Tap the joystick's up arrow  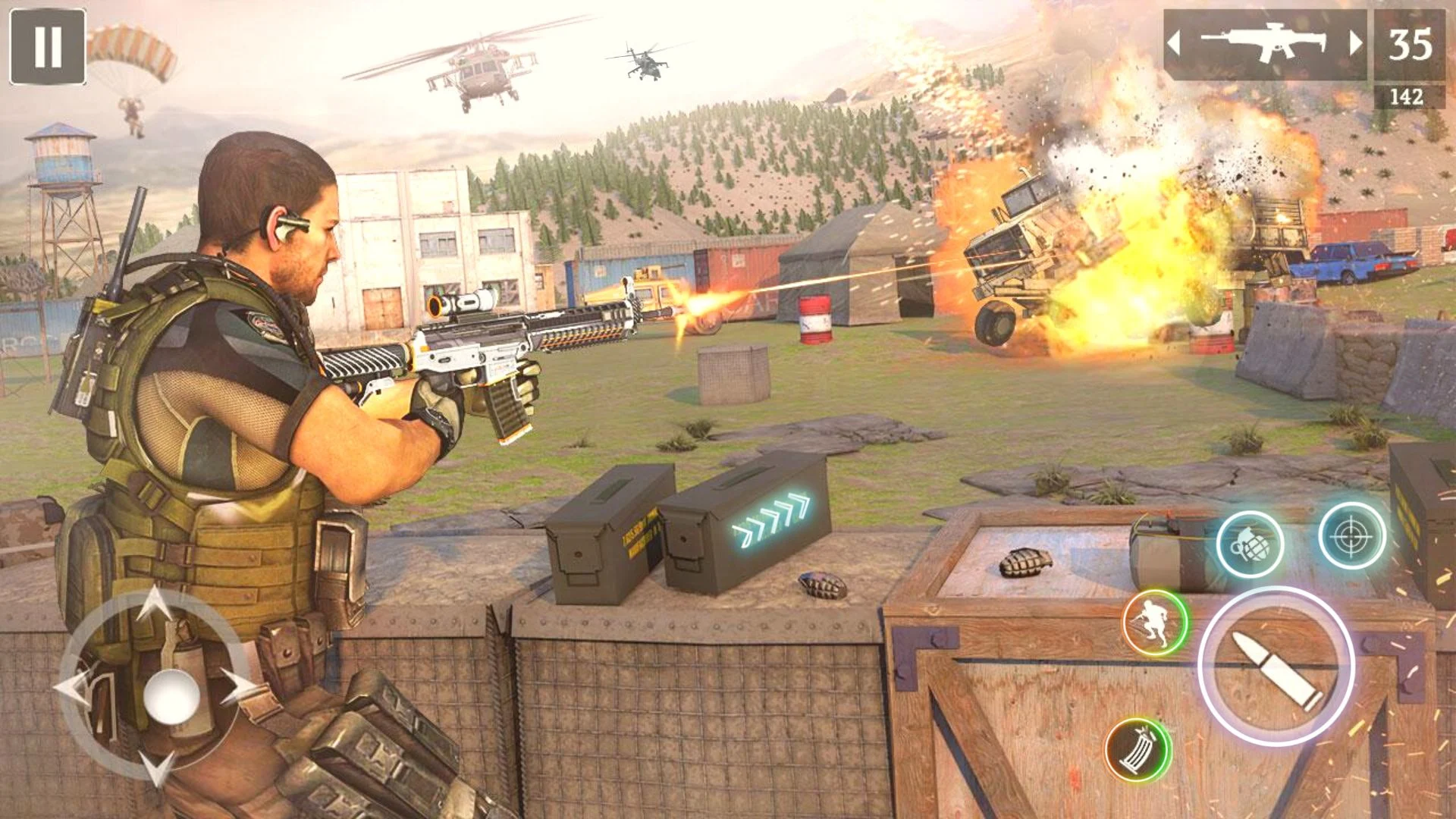tap(155, 604)
